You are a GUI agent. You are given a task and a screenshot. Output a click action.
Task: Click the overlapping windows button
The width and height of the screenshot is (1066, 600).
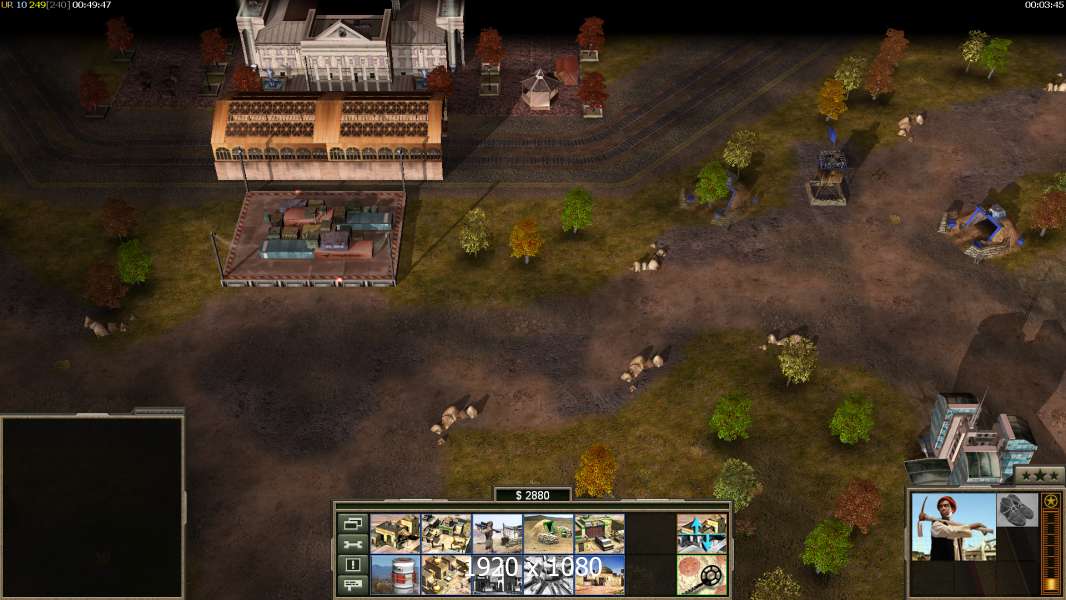(x=352, y=523)
